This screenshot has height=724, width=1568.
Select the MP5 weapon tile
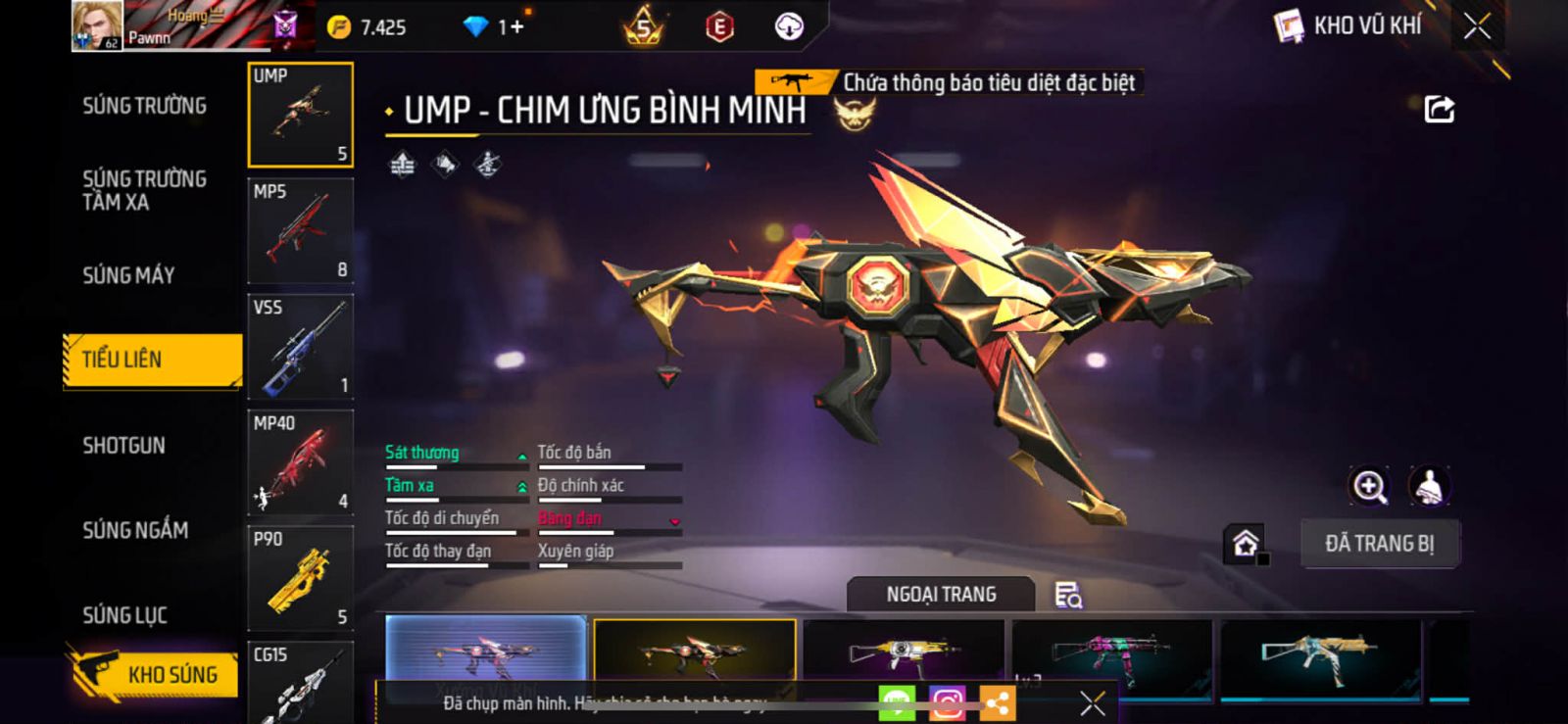pyautogui.click(x=300, y=231)
